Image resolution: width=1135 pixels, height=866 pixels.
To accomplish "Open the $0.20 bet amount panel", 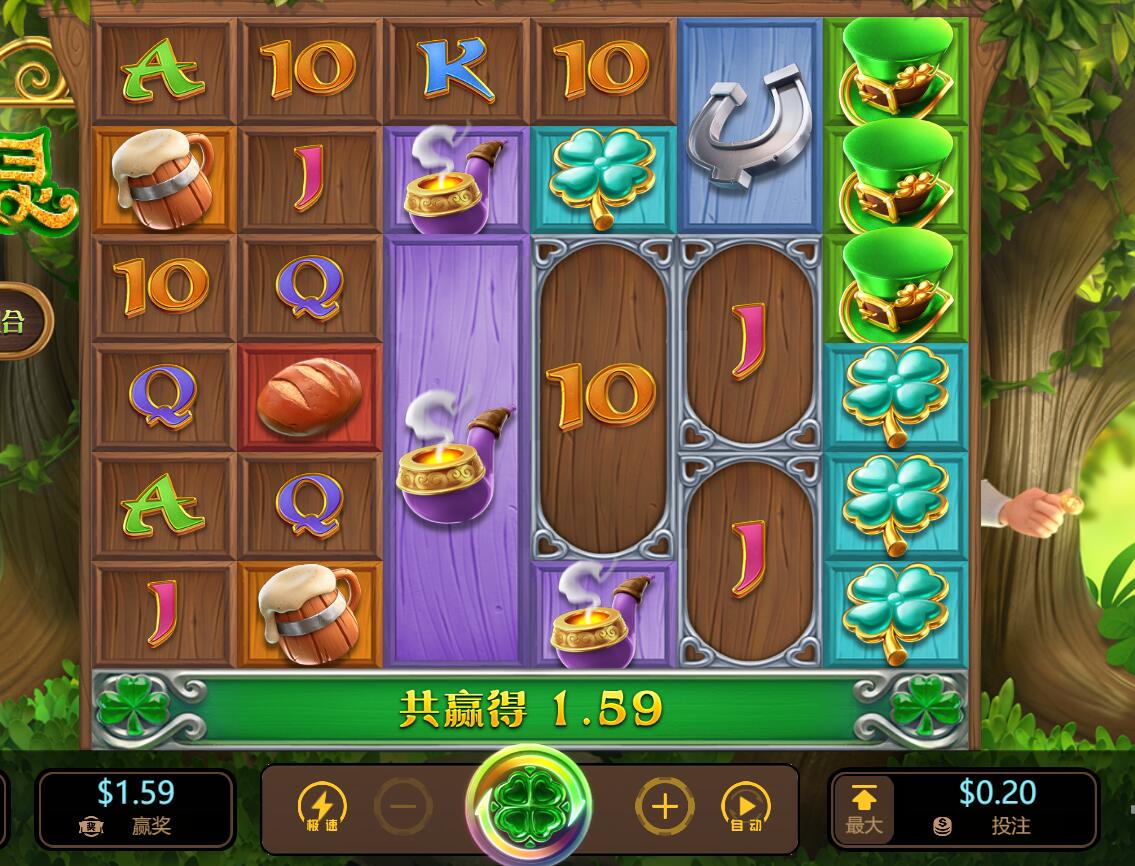I will [x=996, y=808].
